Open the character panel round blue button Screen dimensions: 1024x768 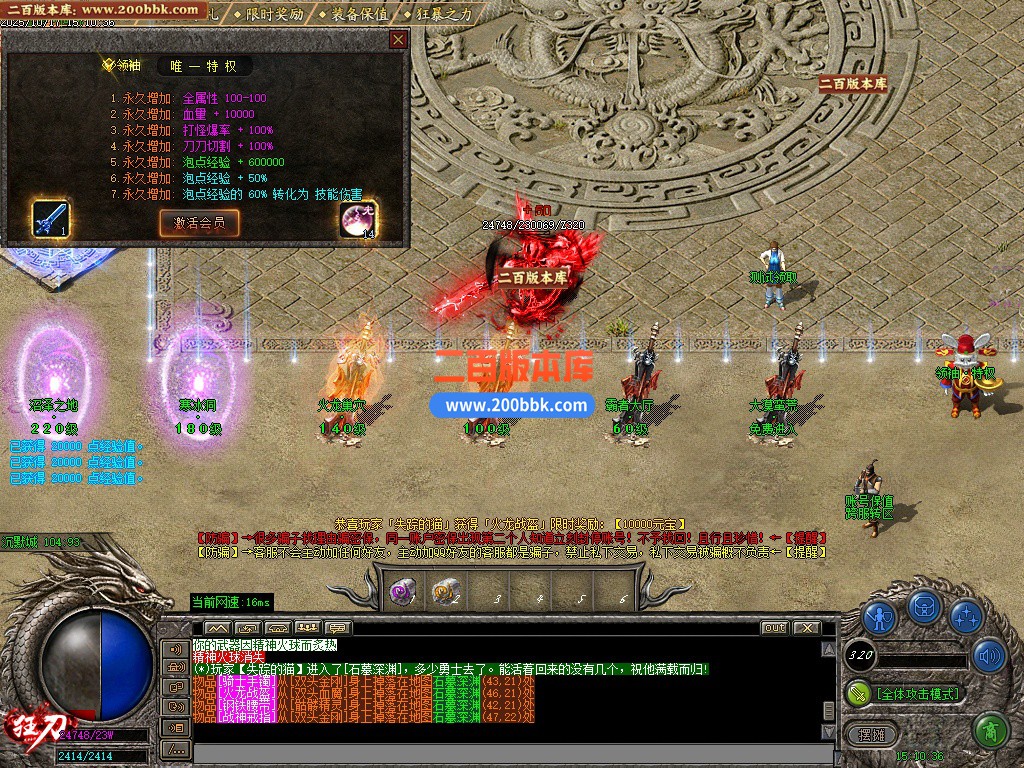(x=879, y=616)
